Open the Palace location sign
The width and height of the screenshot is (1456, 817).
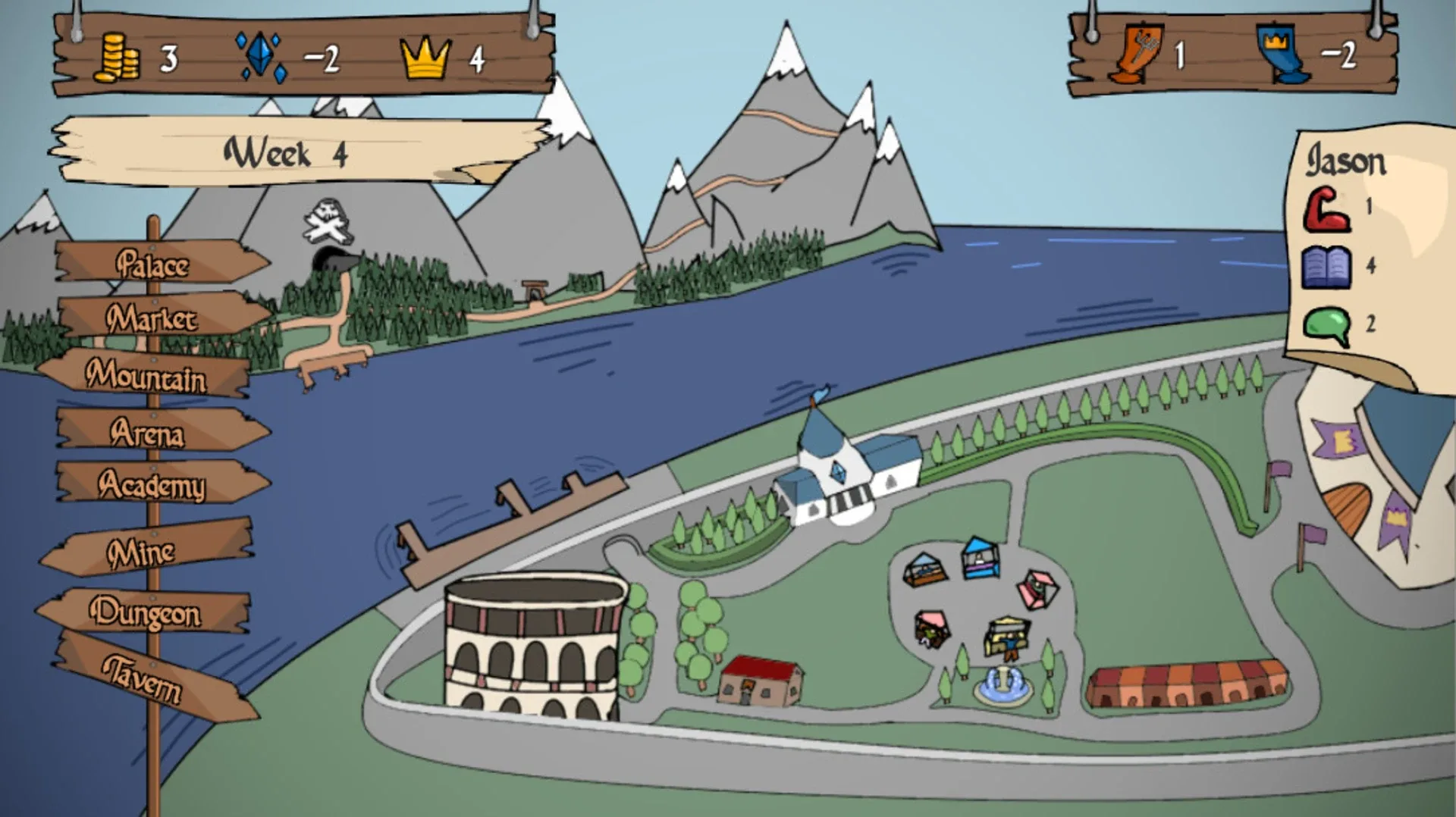pos(152,265)
